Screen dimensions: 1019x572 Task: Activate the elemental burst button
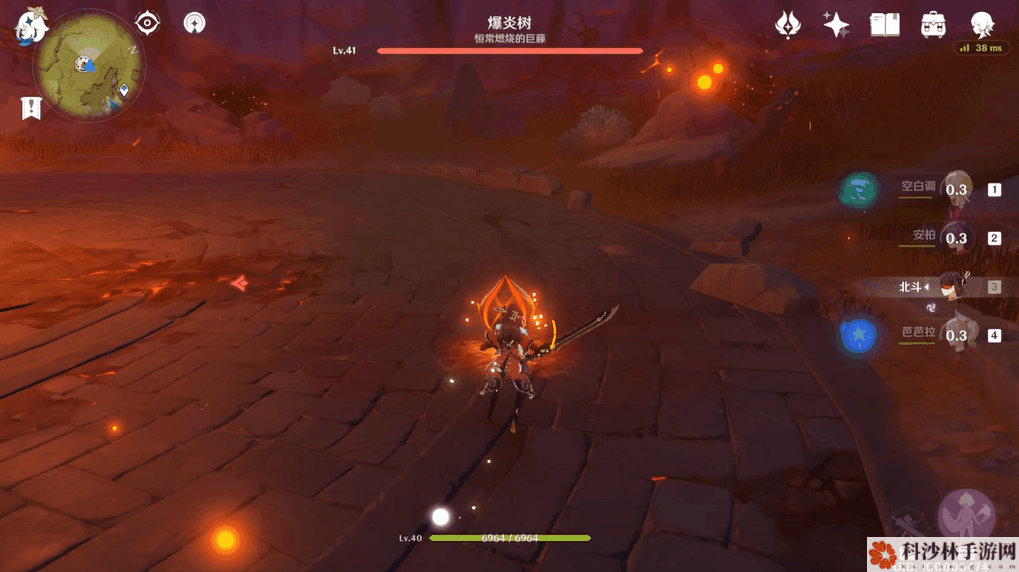tap(964, 514)
